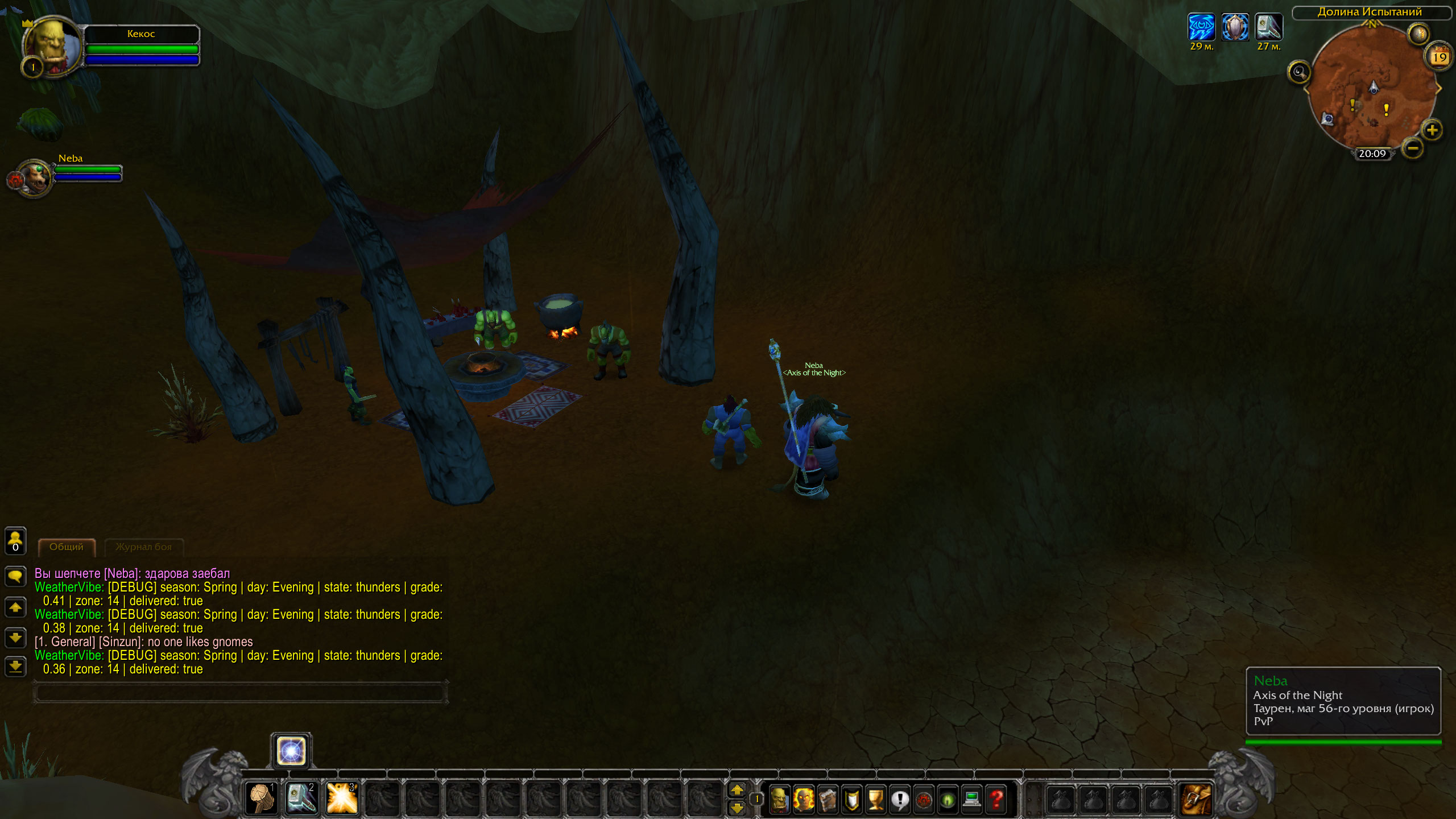The height and width of the screenshot is (819, 1456).
Task: Open the minimap tracking magnifier button
Action: click(x=1299, y=72)
